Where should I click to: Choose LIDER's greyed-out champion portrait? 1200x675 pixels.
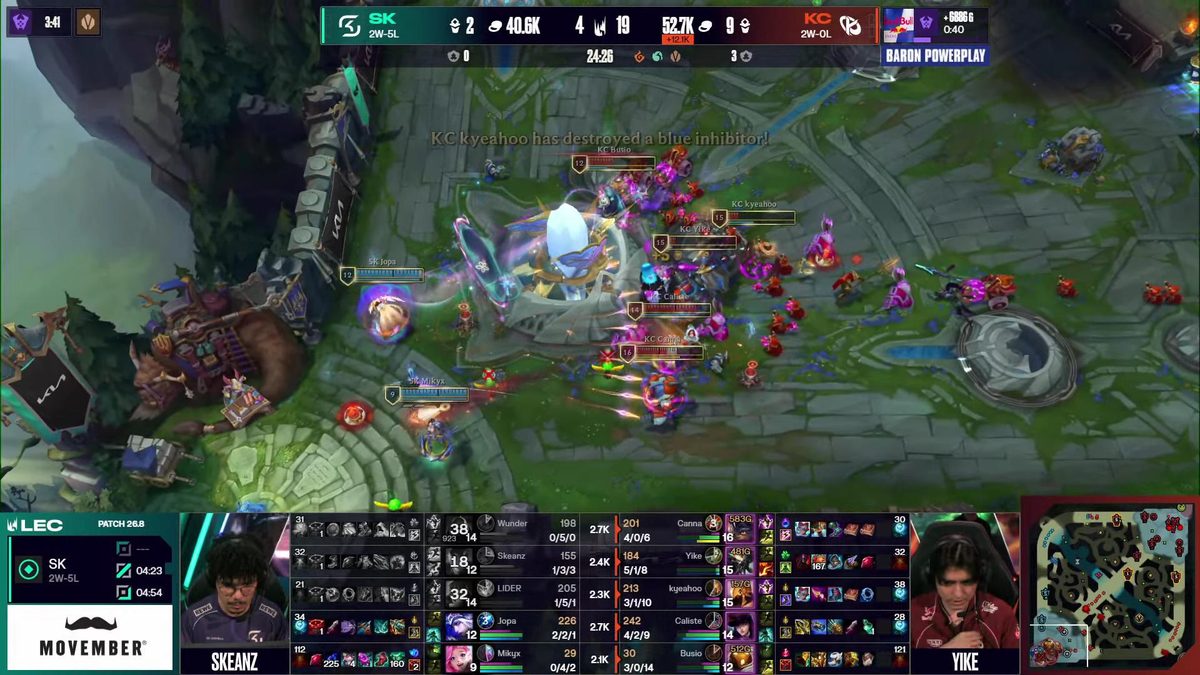click(x=459, y=594)
